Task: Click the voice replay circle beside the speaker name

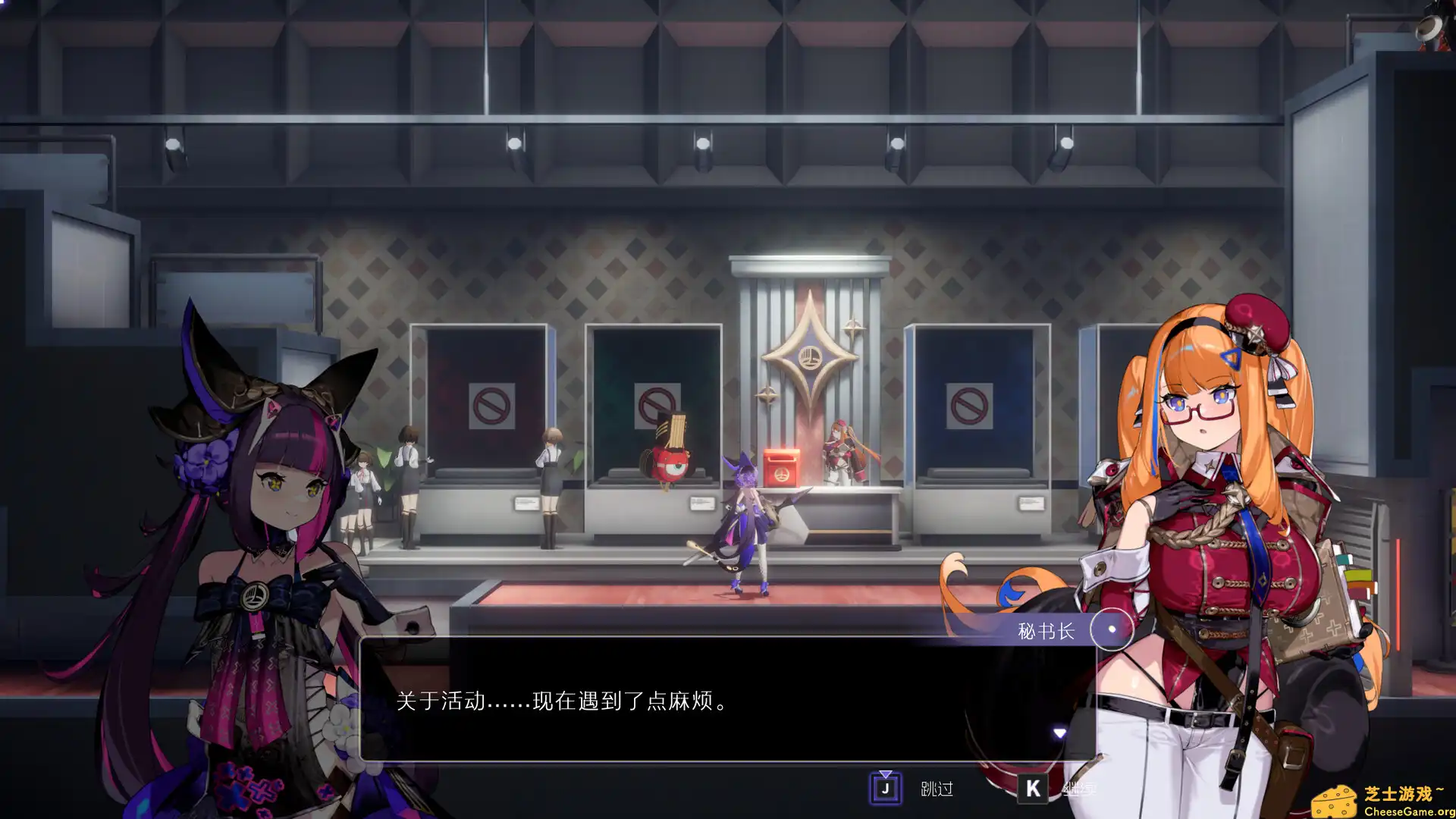Action: pyautogui.click(x=1111, y=630)
